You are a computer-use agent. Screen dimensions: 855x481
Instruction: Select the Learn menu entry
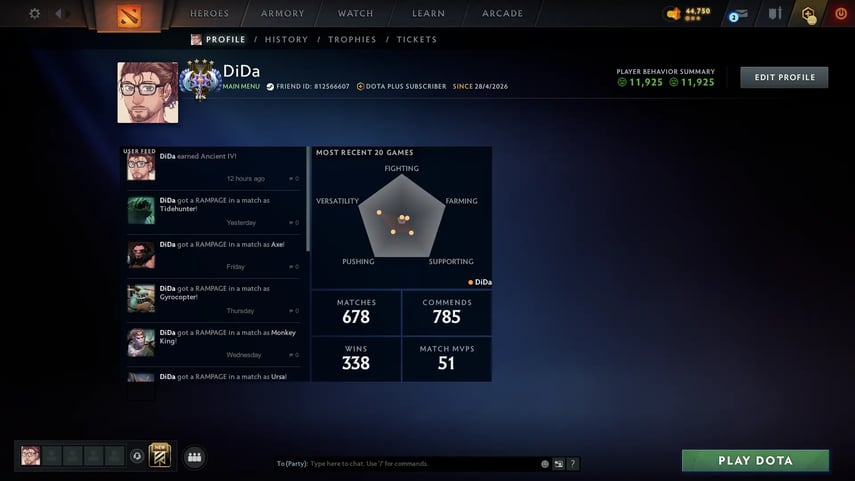[x=428, y=14]
